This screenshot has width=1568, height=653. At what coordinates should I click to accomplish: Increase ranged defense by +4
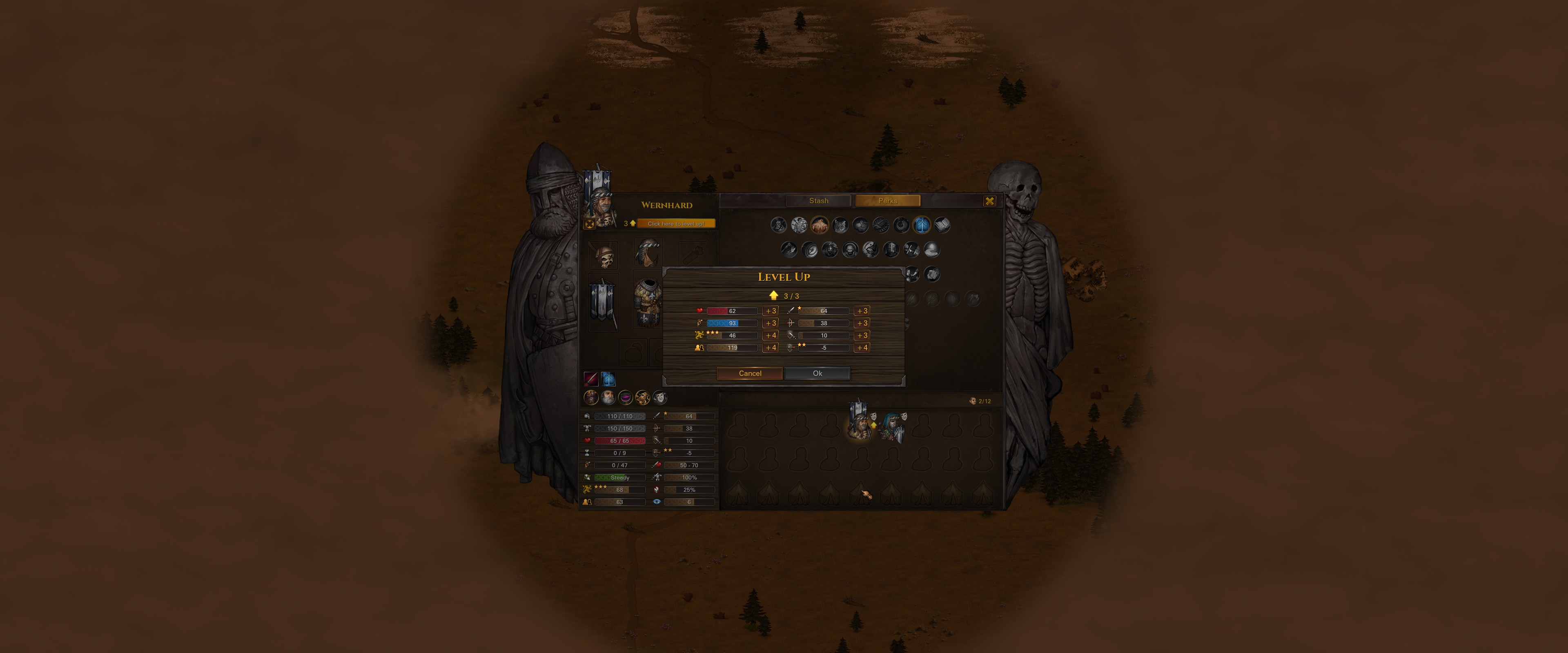coord(861,347)
